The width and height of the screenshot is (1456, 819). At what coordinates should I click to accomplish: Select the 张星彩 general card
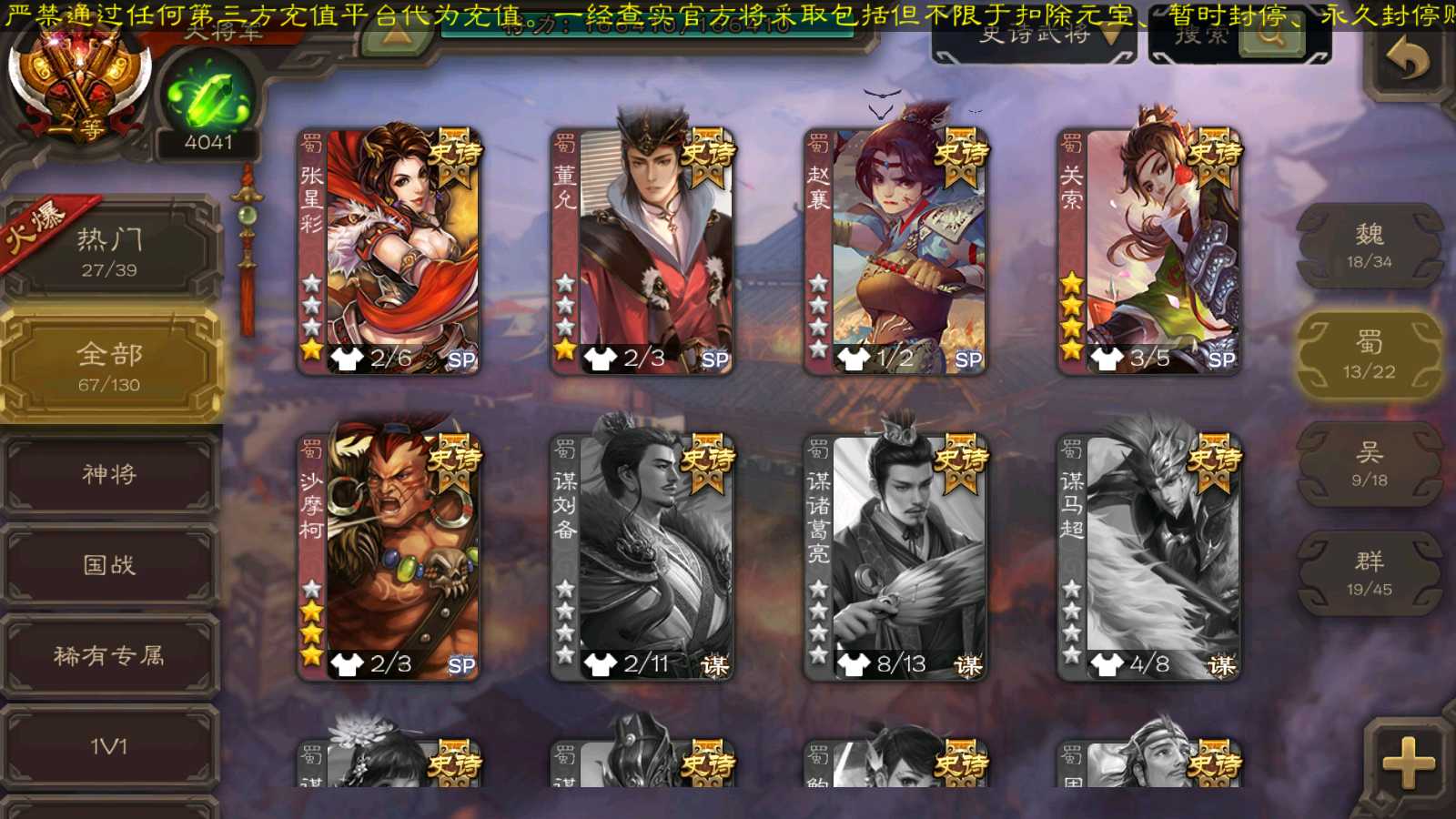[x=389, y=251]
